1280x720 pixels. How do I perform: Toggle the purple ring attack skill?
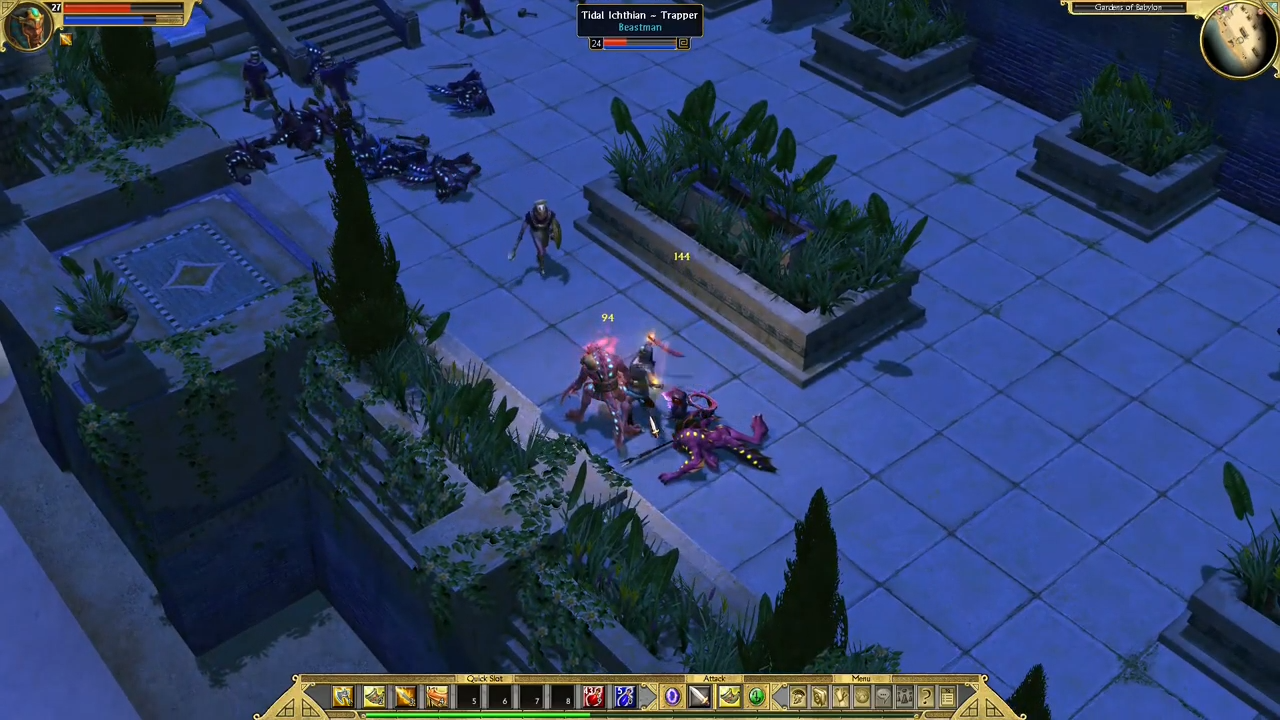(x=672, y=696)
